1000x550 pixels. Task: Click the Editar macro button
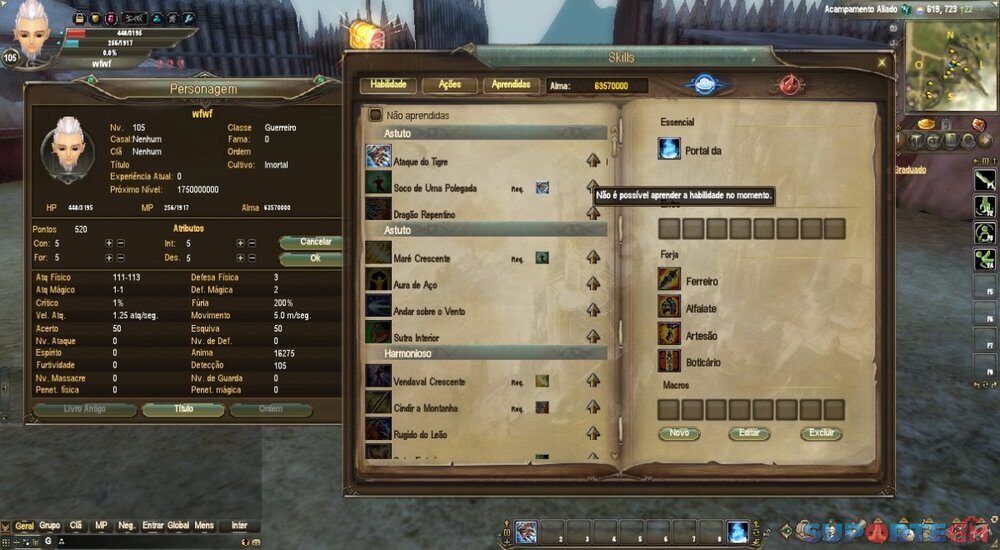[749, 433]
